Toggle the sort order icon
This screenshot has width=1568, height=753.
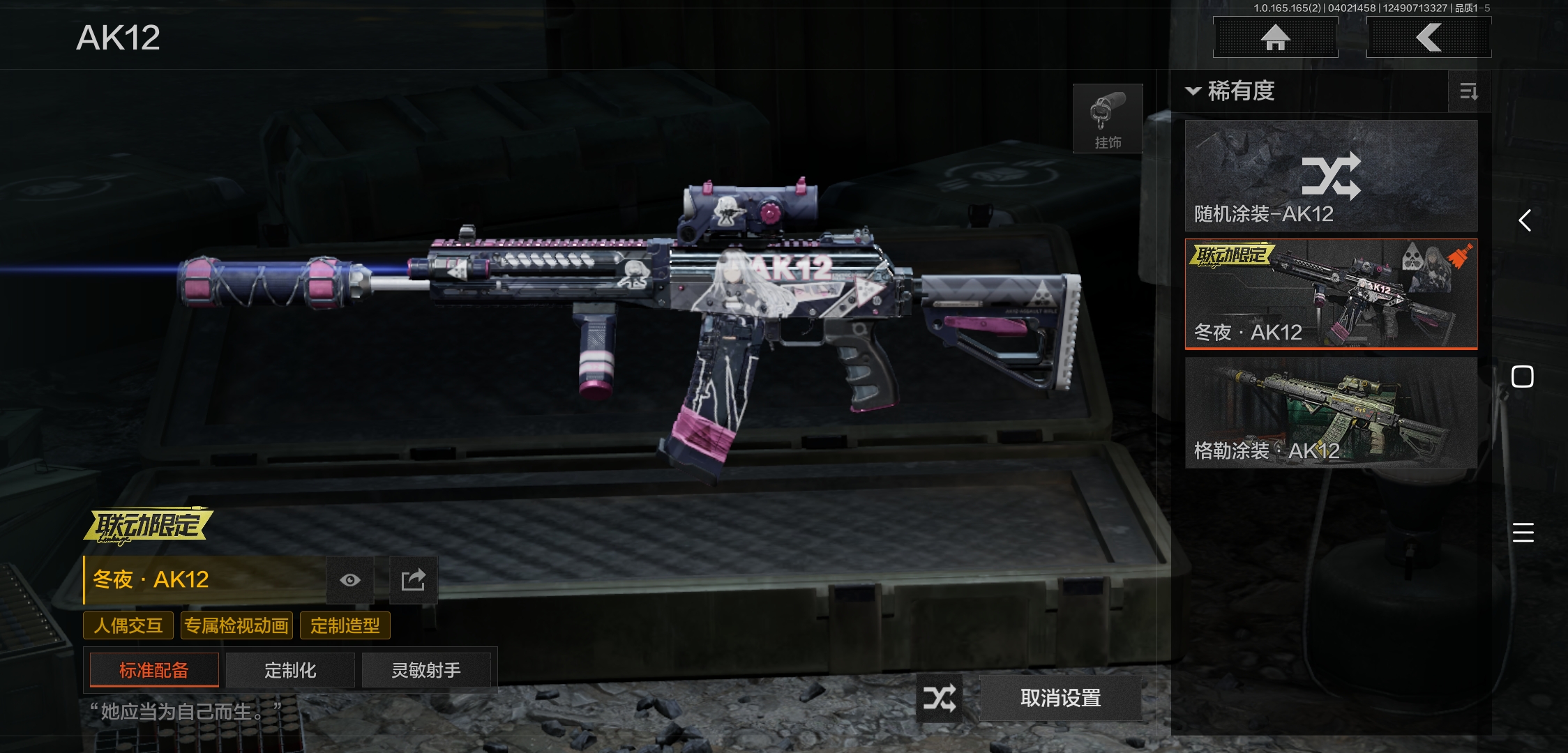[1468, 91]
